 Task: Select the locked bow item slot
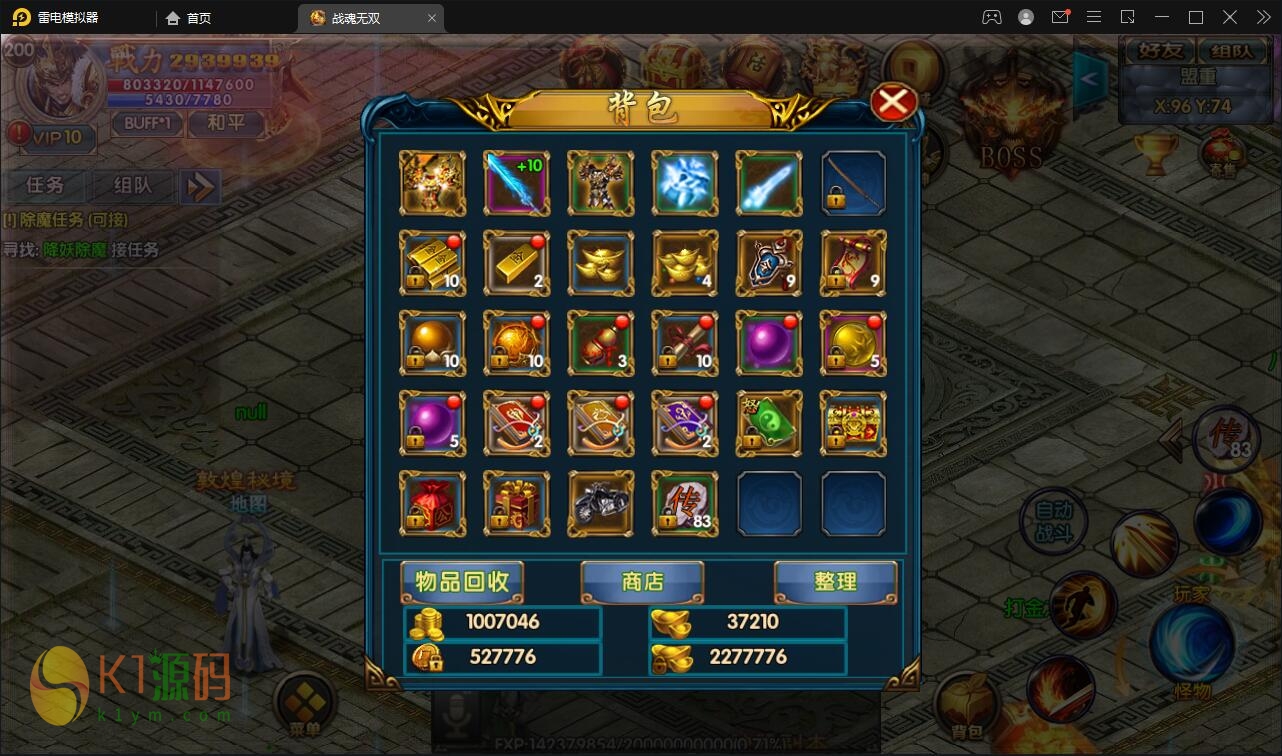[853, 183]
